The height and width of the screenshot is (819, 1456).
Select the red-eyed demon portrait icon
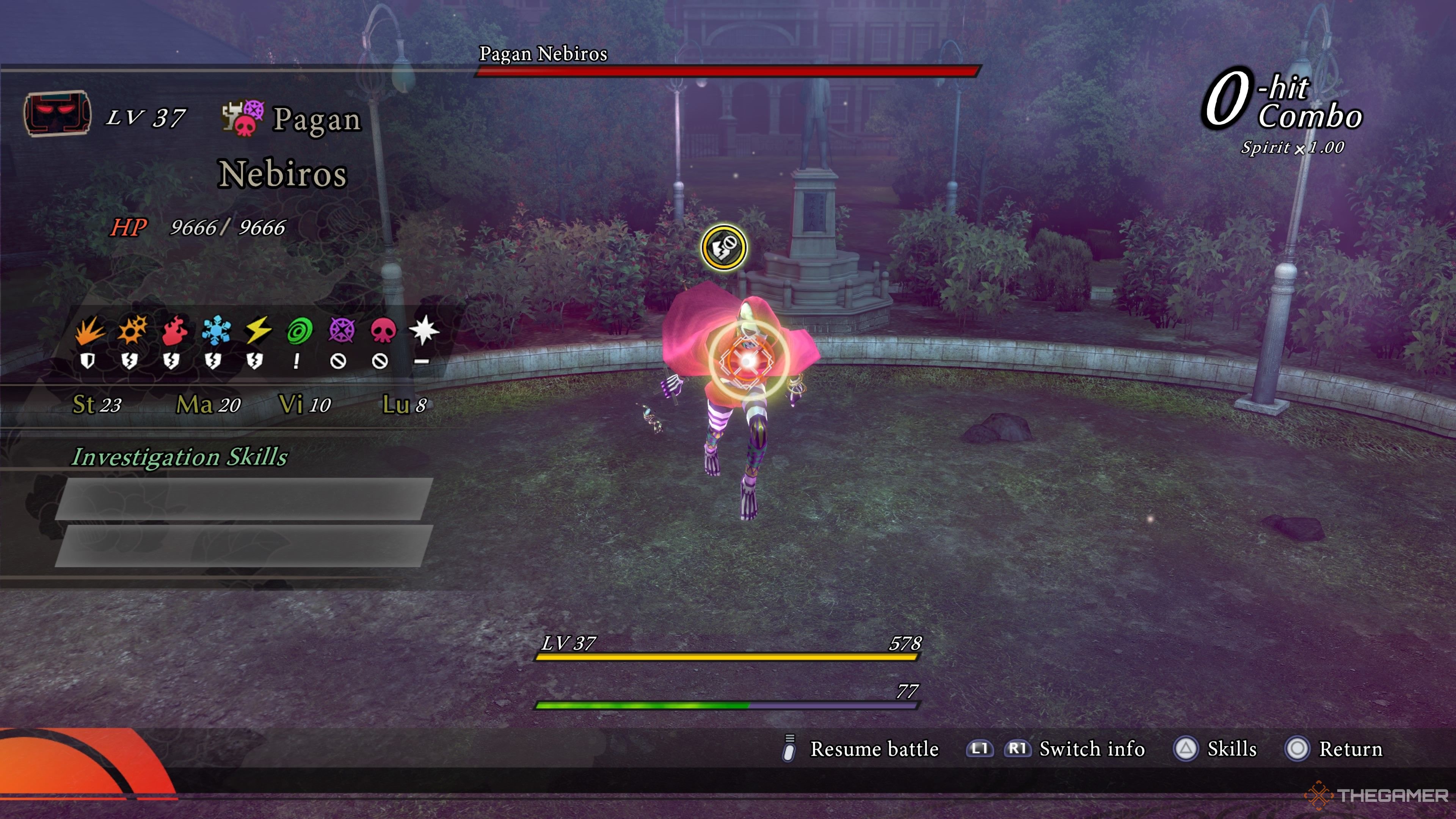coord(57,114)
